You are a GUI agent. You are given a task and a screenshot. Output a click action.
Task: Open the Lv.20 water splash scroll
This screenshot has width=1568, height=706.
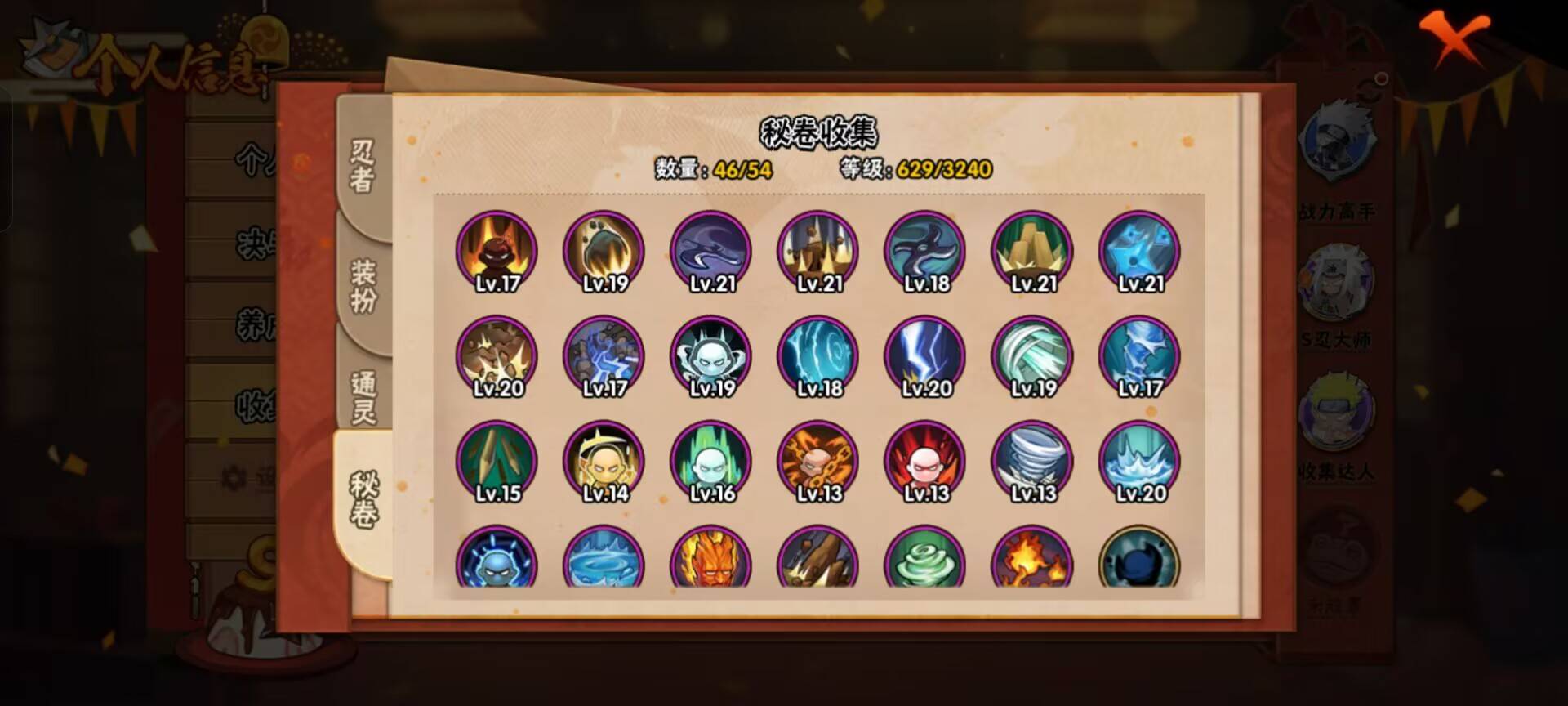pyautogui.click(x=1140, y=462)
